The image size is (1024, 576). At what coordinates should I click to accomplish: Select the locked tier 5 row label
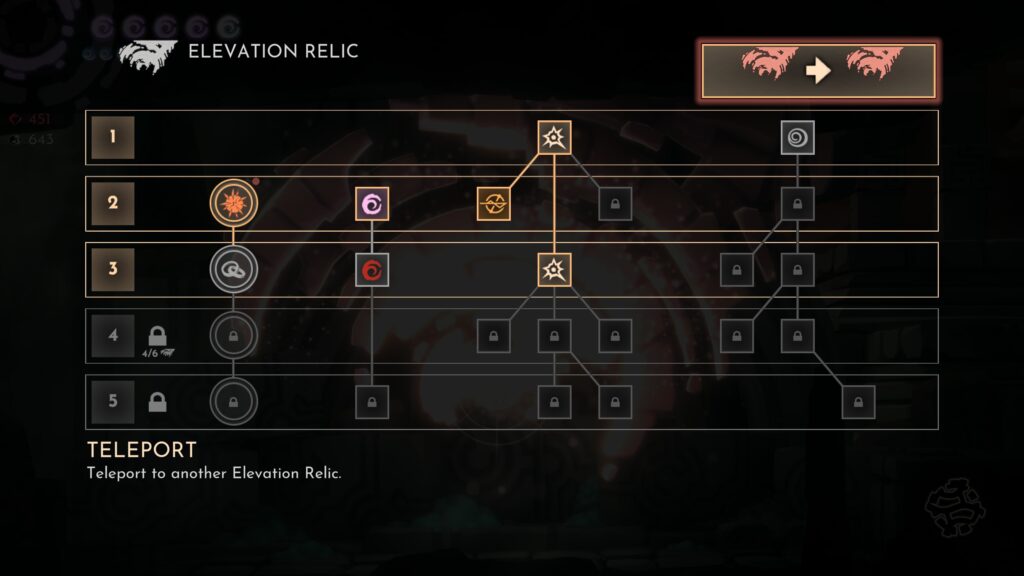tap(112, 402)
